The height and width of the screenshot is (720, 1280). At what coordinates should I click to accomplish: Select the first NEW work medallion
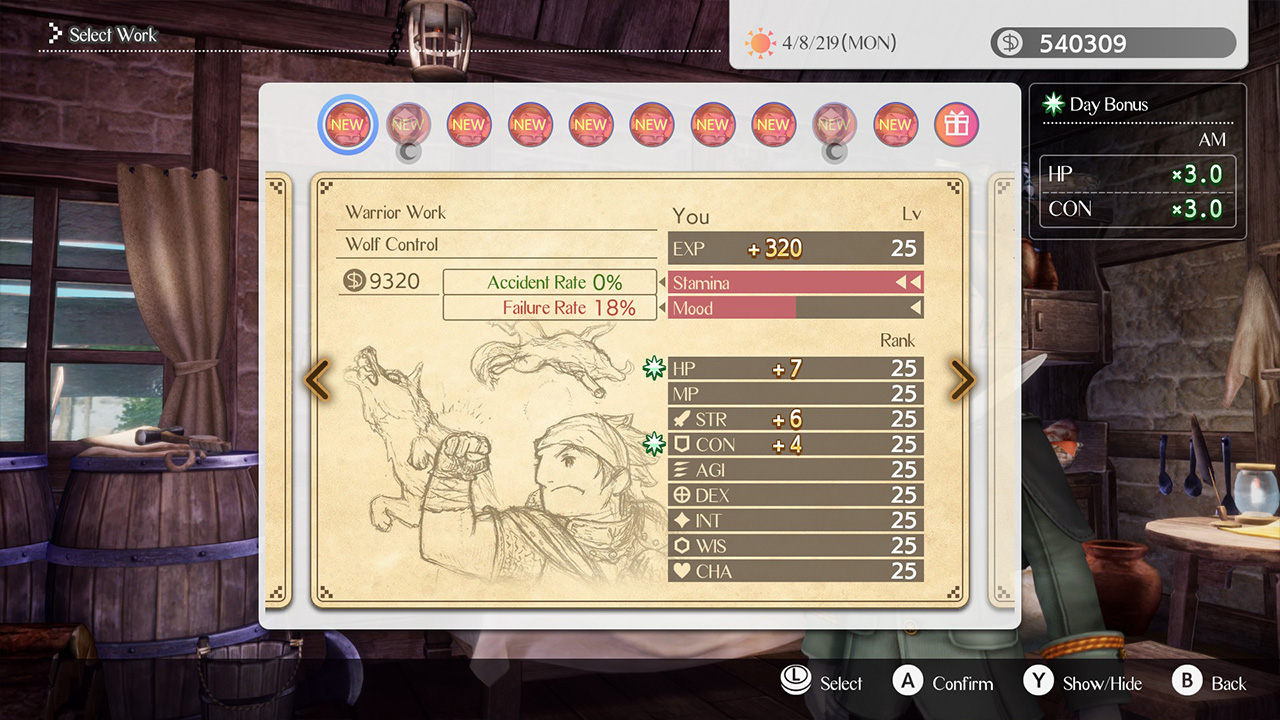347,124
